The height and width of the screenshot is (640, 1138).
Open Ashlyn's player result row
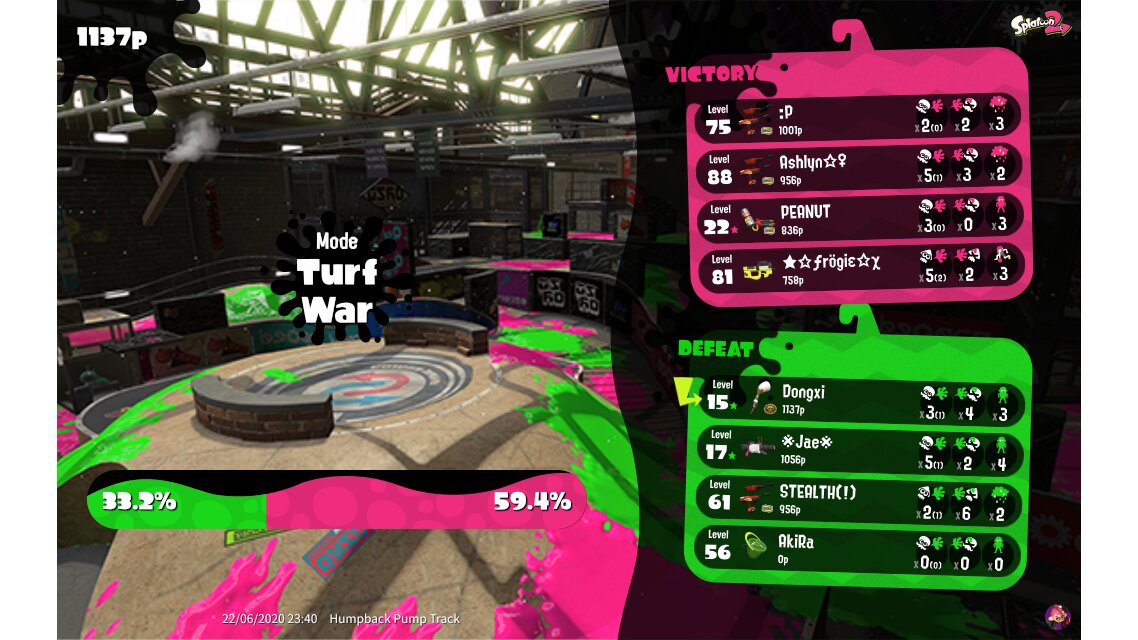pos(858,168)
